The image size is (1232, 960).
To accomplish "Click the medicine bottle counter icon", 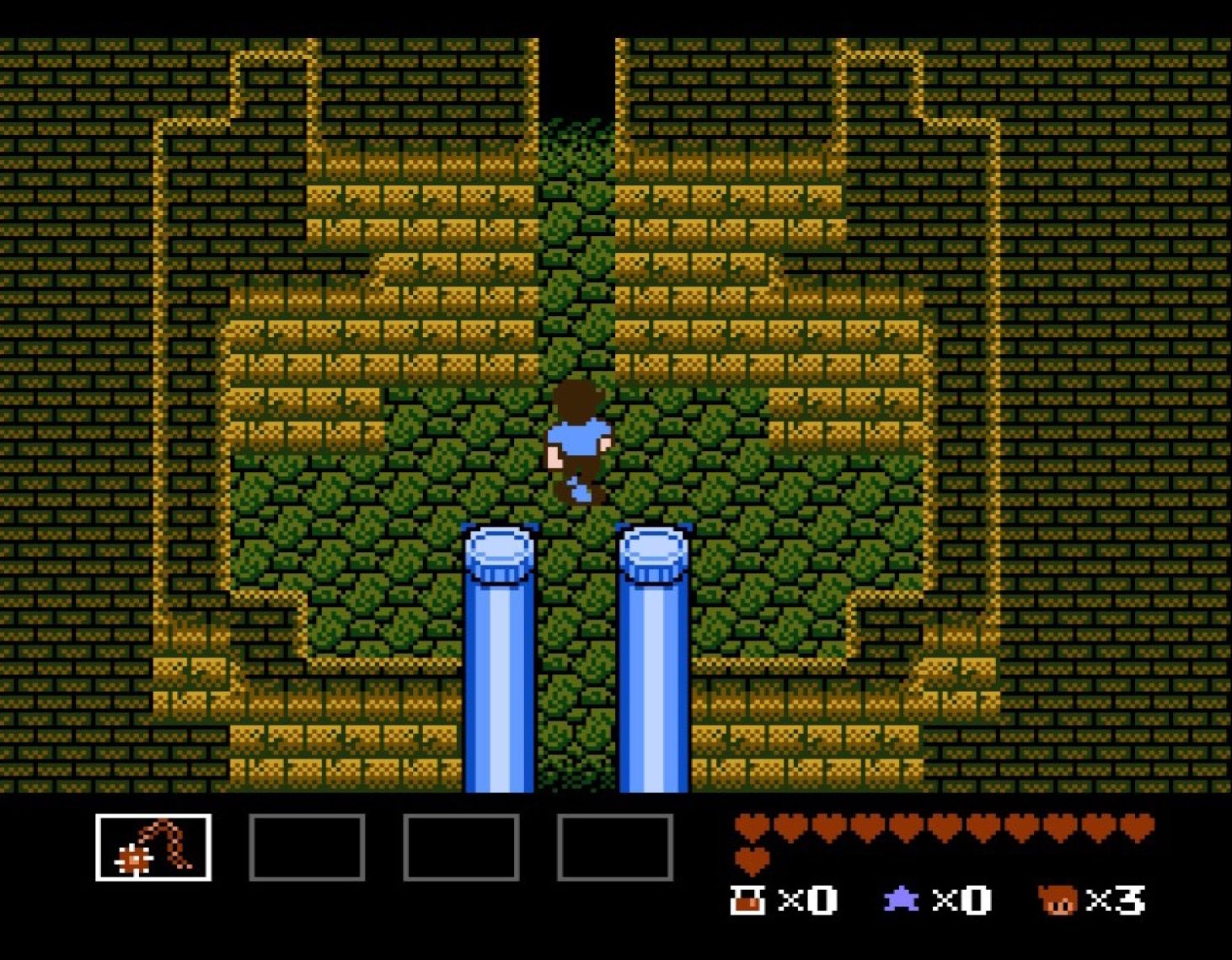I will tap(748, 900).
